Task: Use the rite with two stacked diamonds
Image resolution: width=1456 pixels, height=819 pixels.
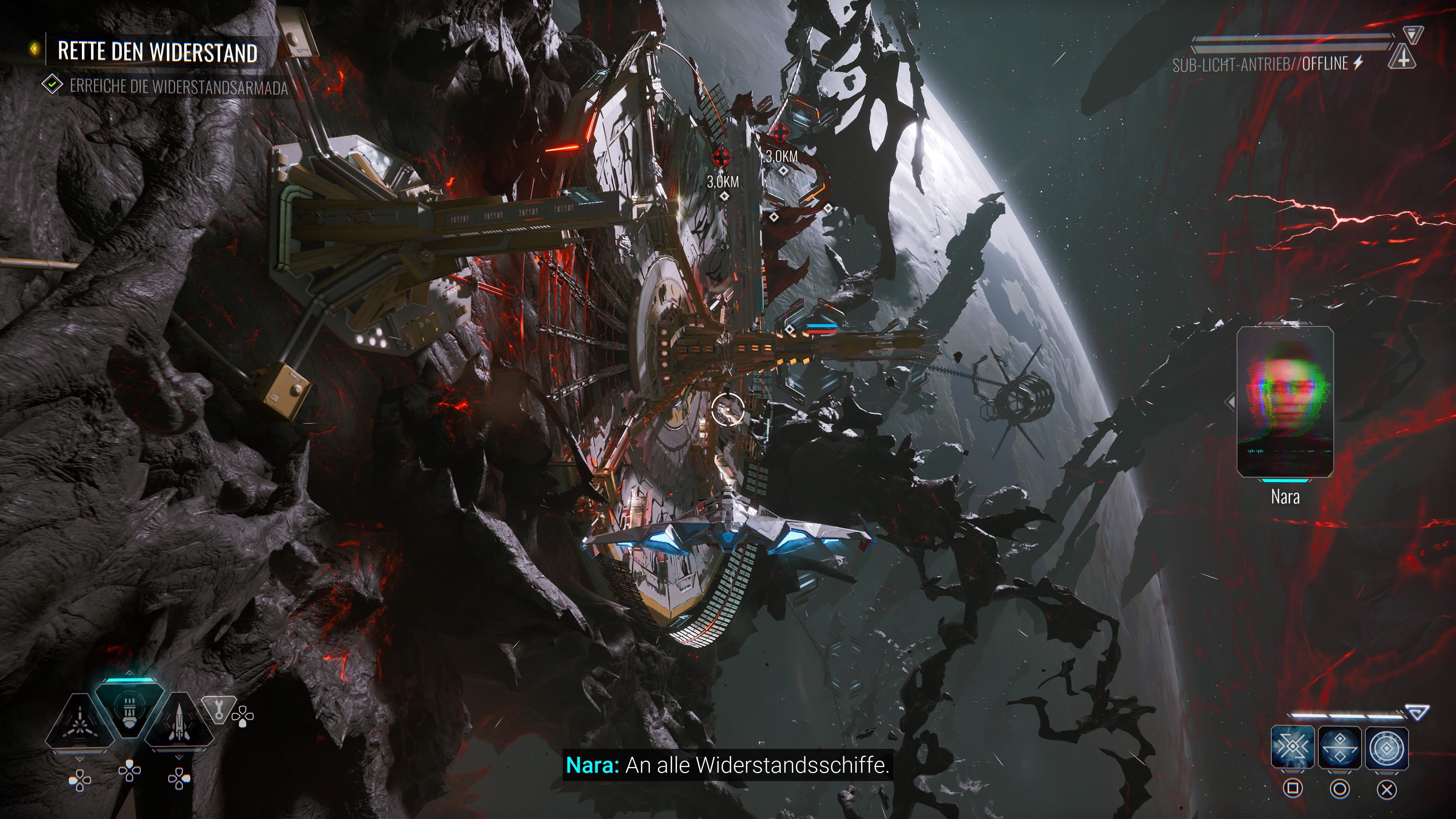Action: coord(1340,748)
